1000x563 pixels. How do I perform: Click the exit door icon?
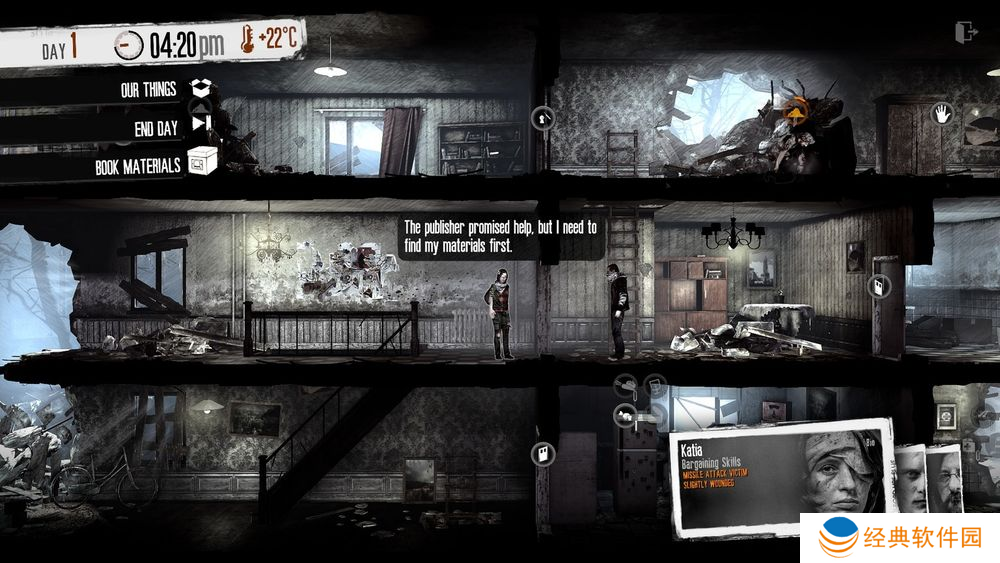(966, 32)
